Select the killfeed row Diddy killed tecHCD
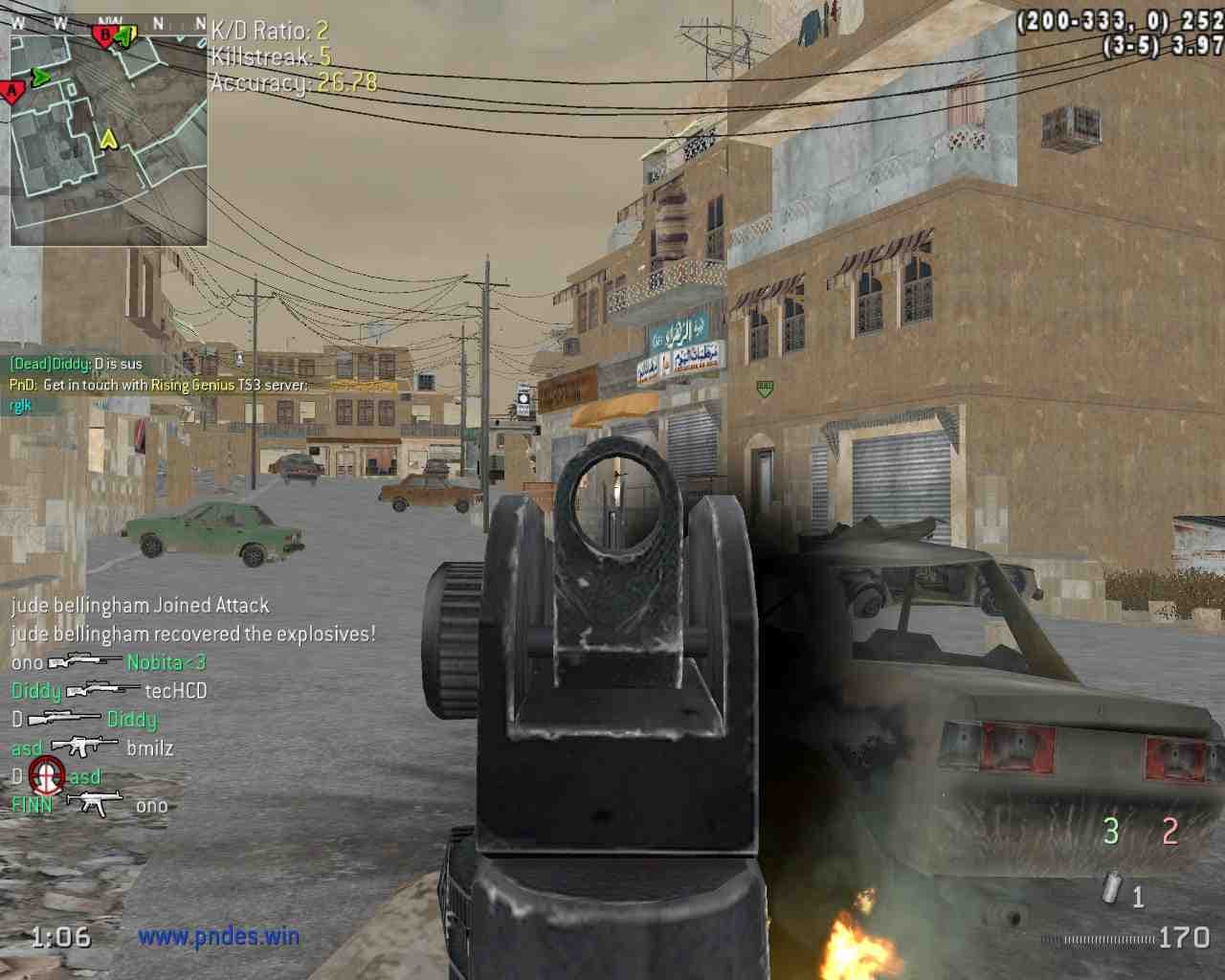Viewport: 1225px width, 980px height. click(108, 691)
